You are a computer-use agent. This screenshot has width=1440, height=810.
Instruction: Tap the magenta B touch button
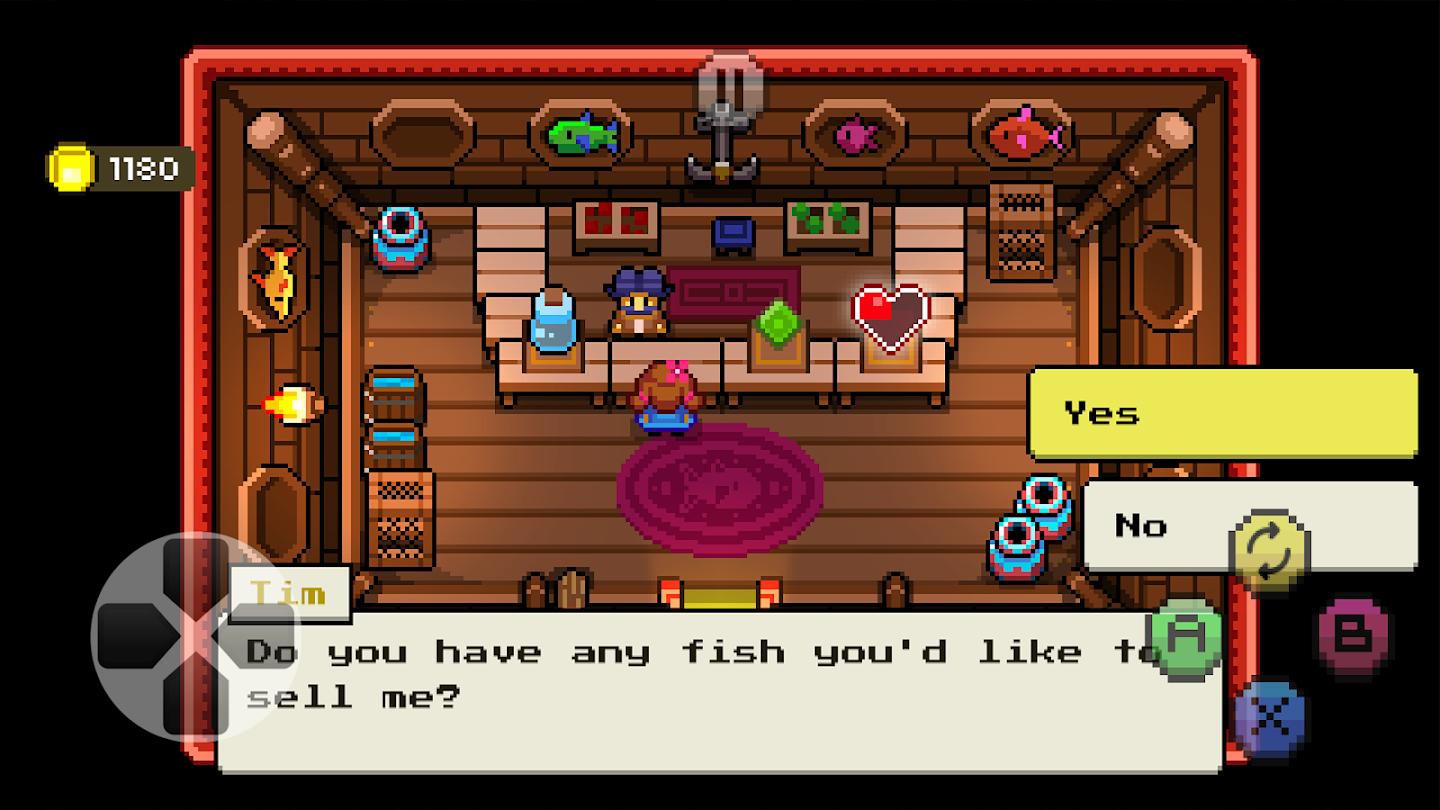[1353, 637]
